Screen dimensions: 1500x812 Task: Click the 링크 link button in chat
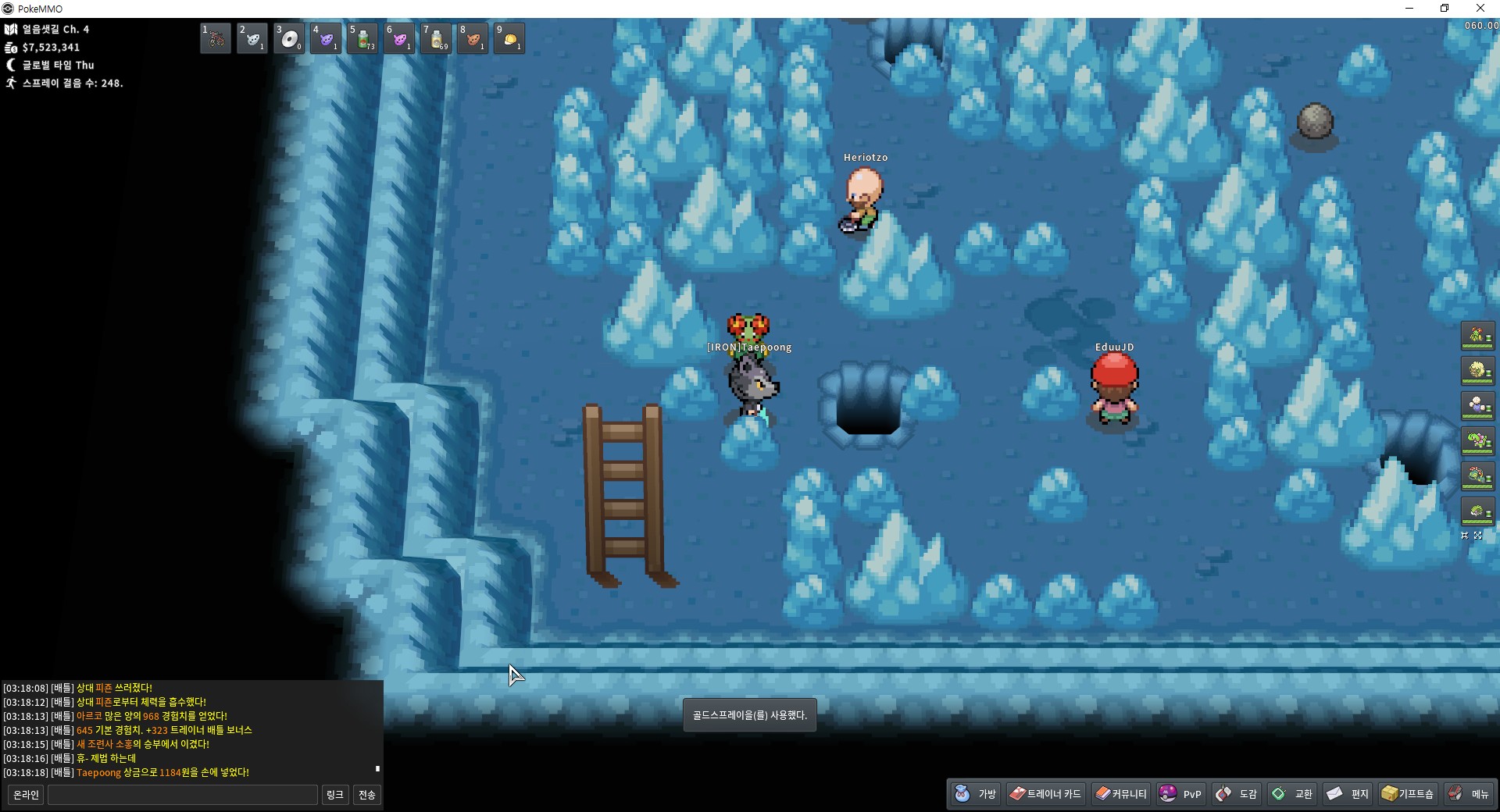click(x=335, y=795)
